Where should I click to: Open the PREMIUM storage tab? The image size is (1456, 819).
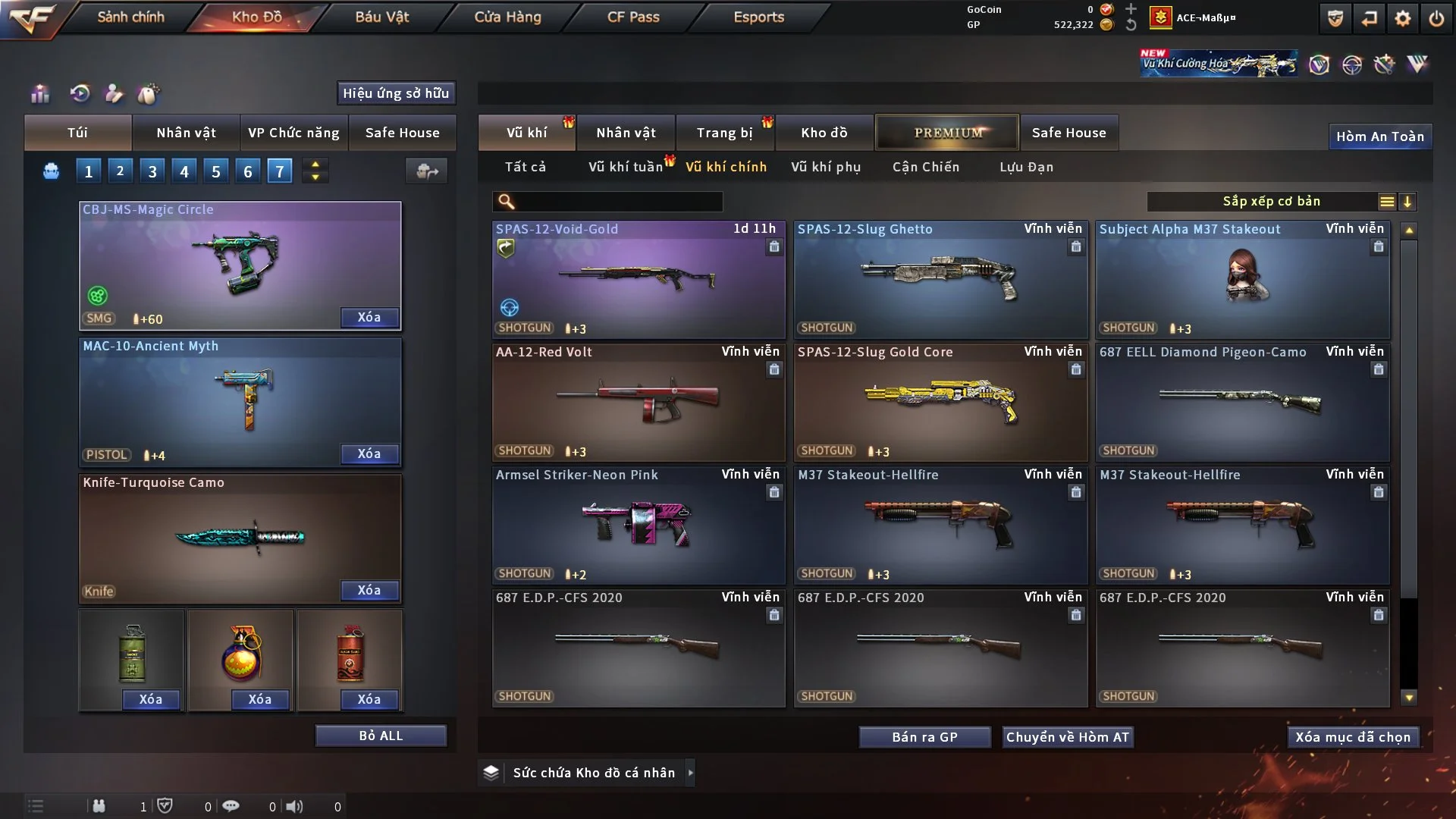click(x=947, y=133)
